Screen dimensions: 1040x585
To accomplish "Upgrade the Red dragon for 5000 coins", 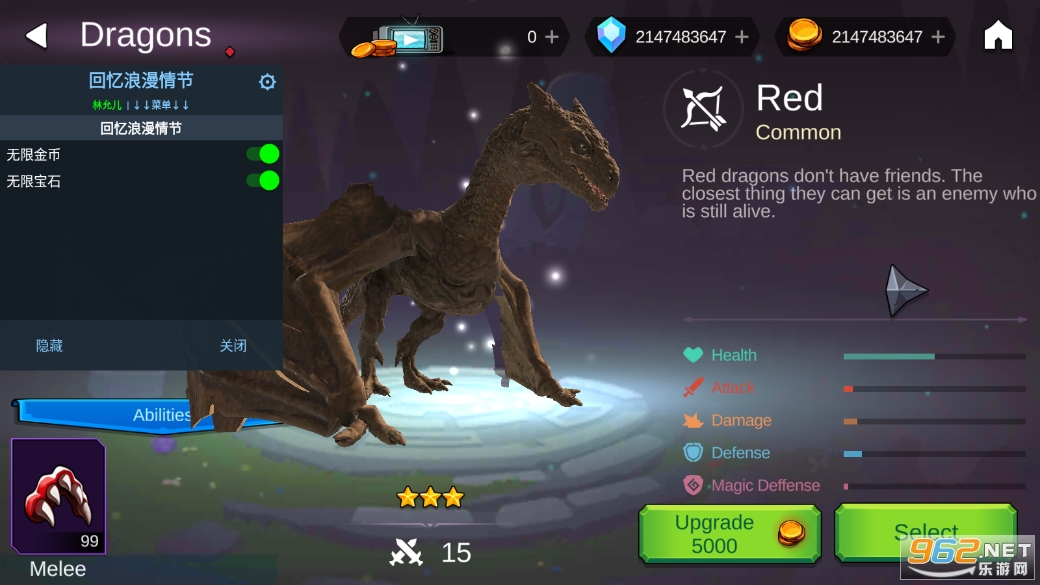I will pos(729,534).
